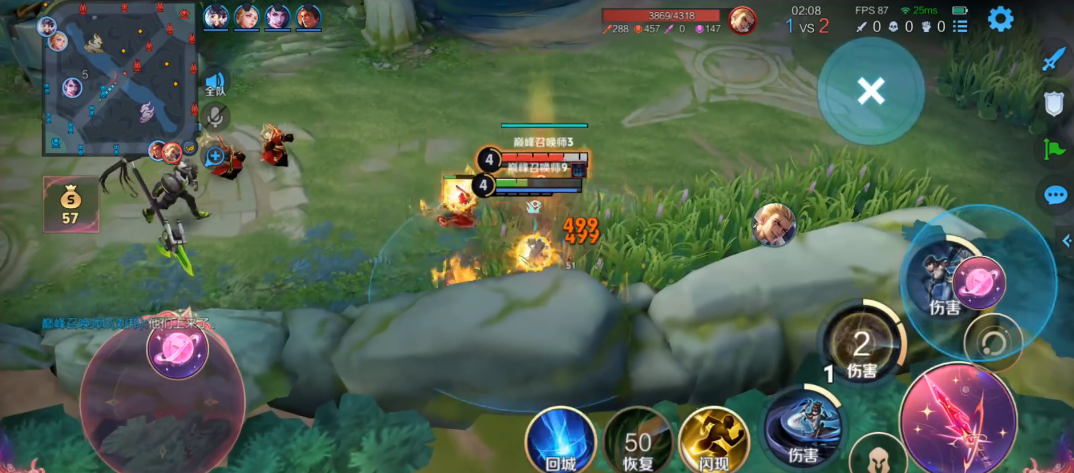
Task: Send the sword attack signal
Action: tap(1055, 59)
